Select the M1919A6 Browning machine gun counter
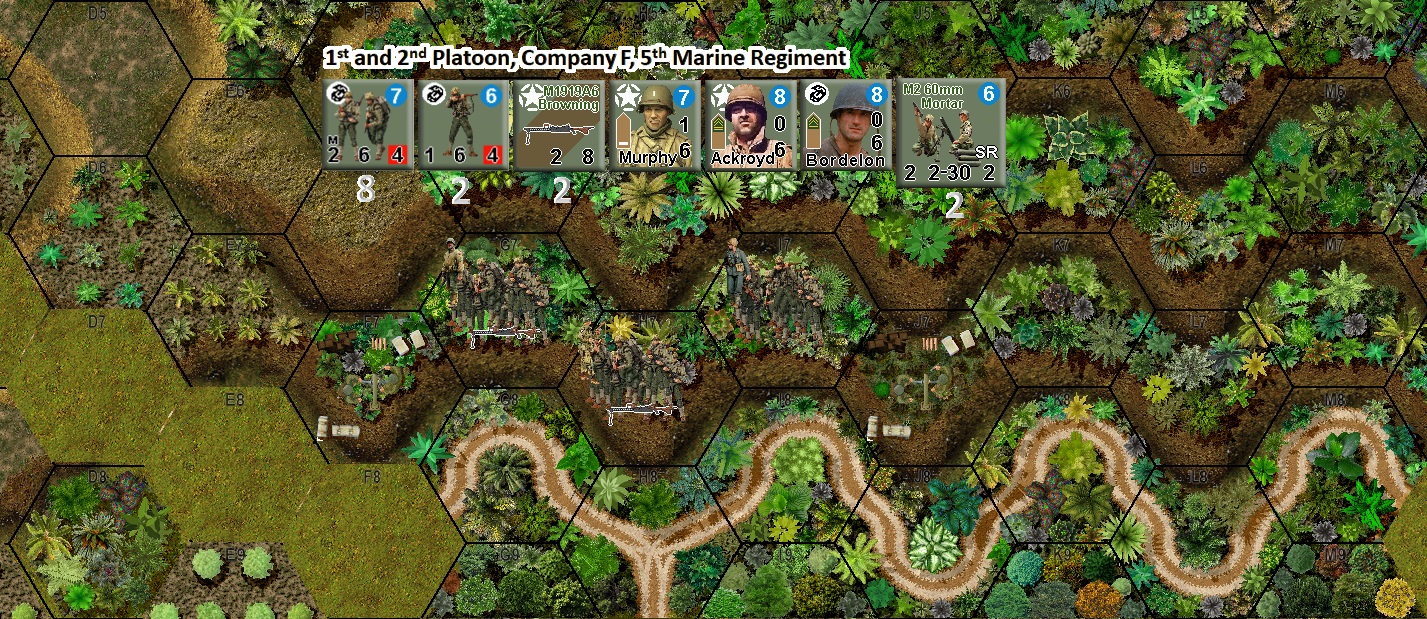 click(558, 125)
